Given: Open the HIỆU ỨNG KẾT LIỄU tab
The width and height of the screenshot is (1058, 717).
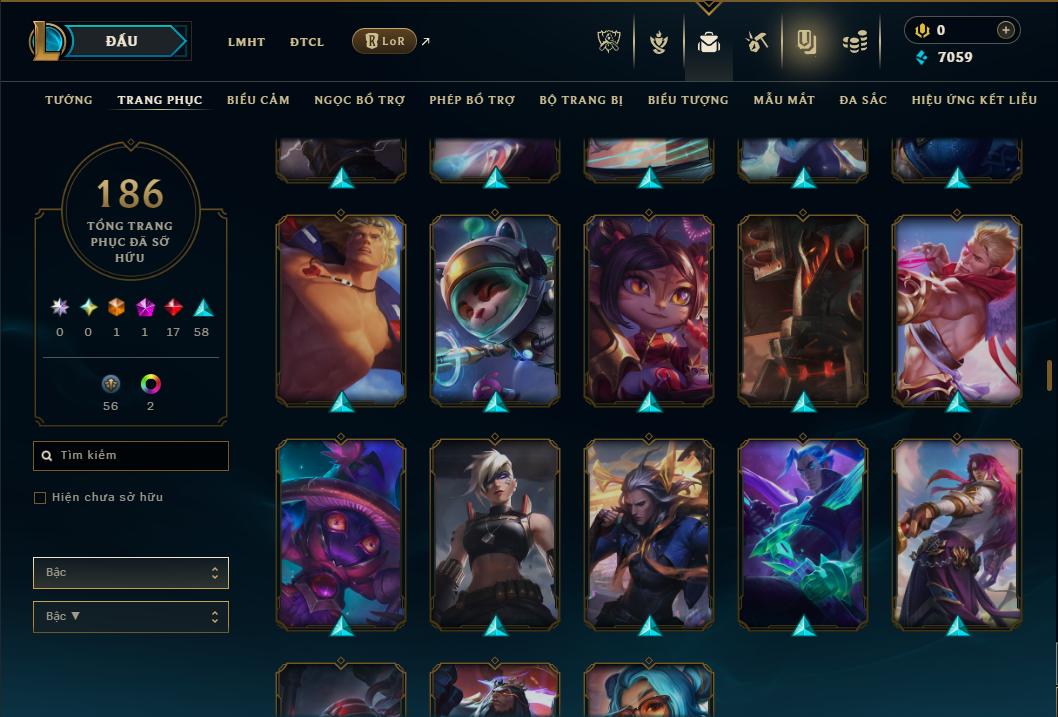Looking at the screenshot, I should pos(974,100).
